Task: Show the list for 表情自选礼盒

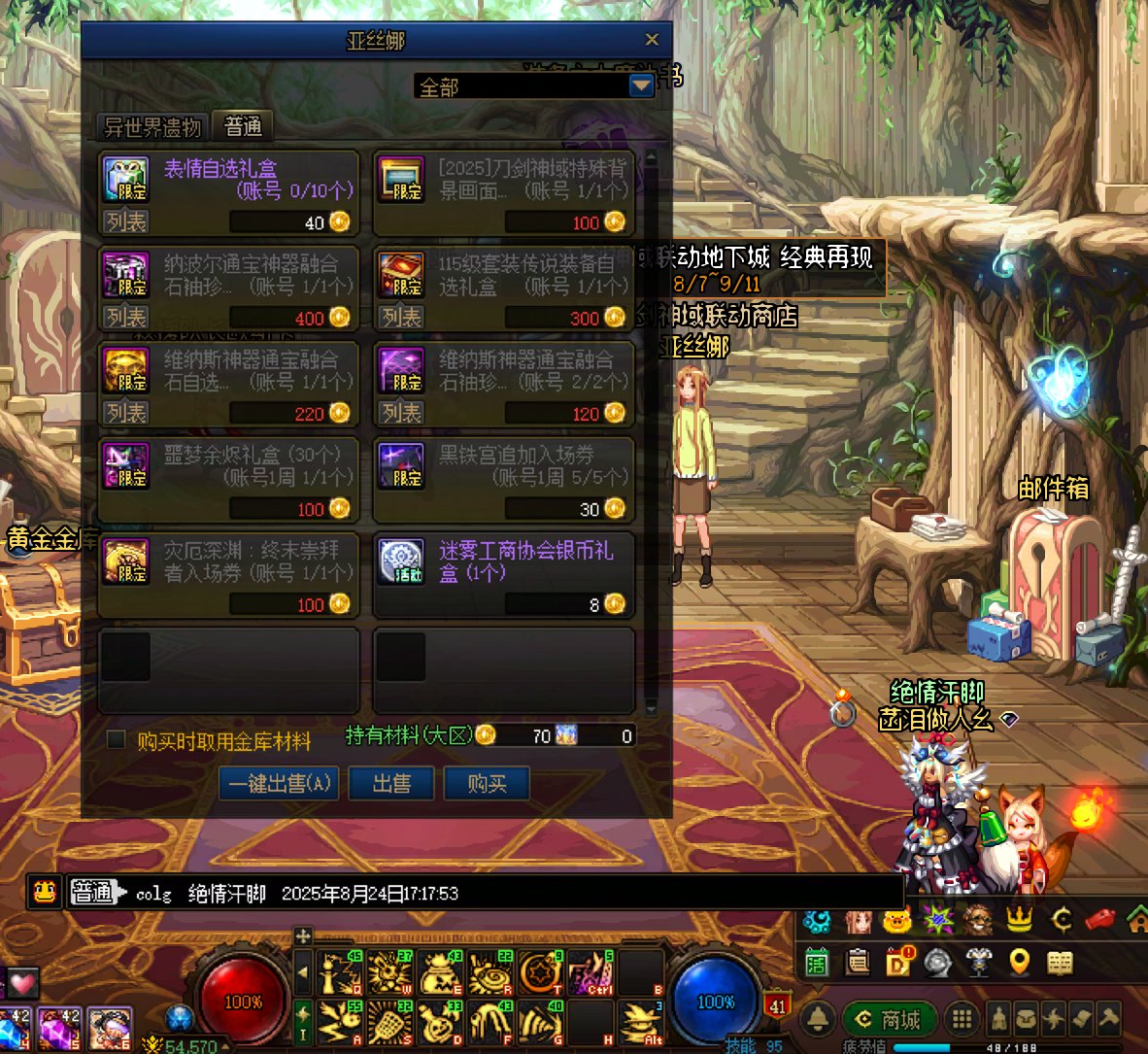Action: (x=126, y=221)
